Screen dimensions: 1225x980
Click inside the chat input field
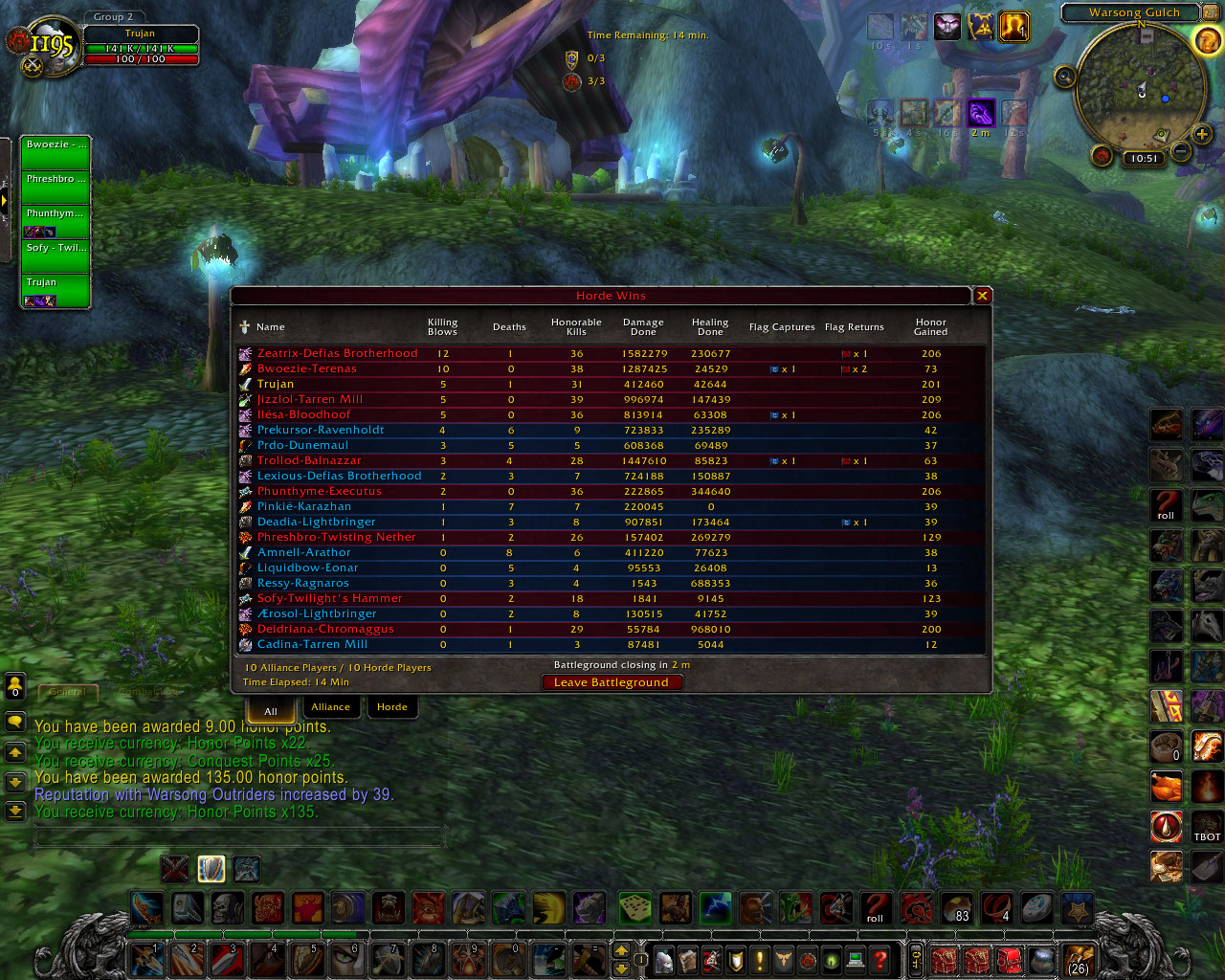click(239, 835)
